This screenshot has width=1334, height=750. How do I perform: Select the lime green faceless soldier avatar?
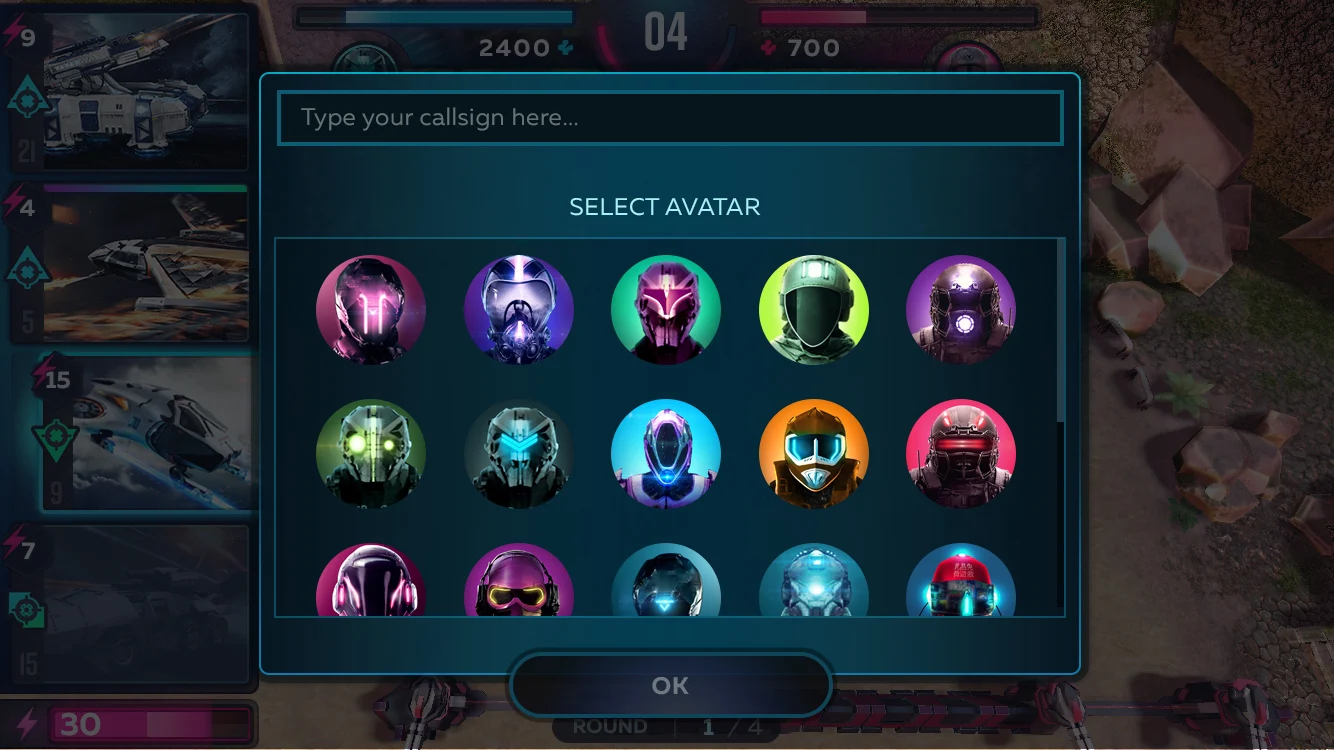pyautogui.click(x=814, y=310)
